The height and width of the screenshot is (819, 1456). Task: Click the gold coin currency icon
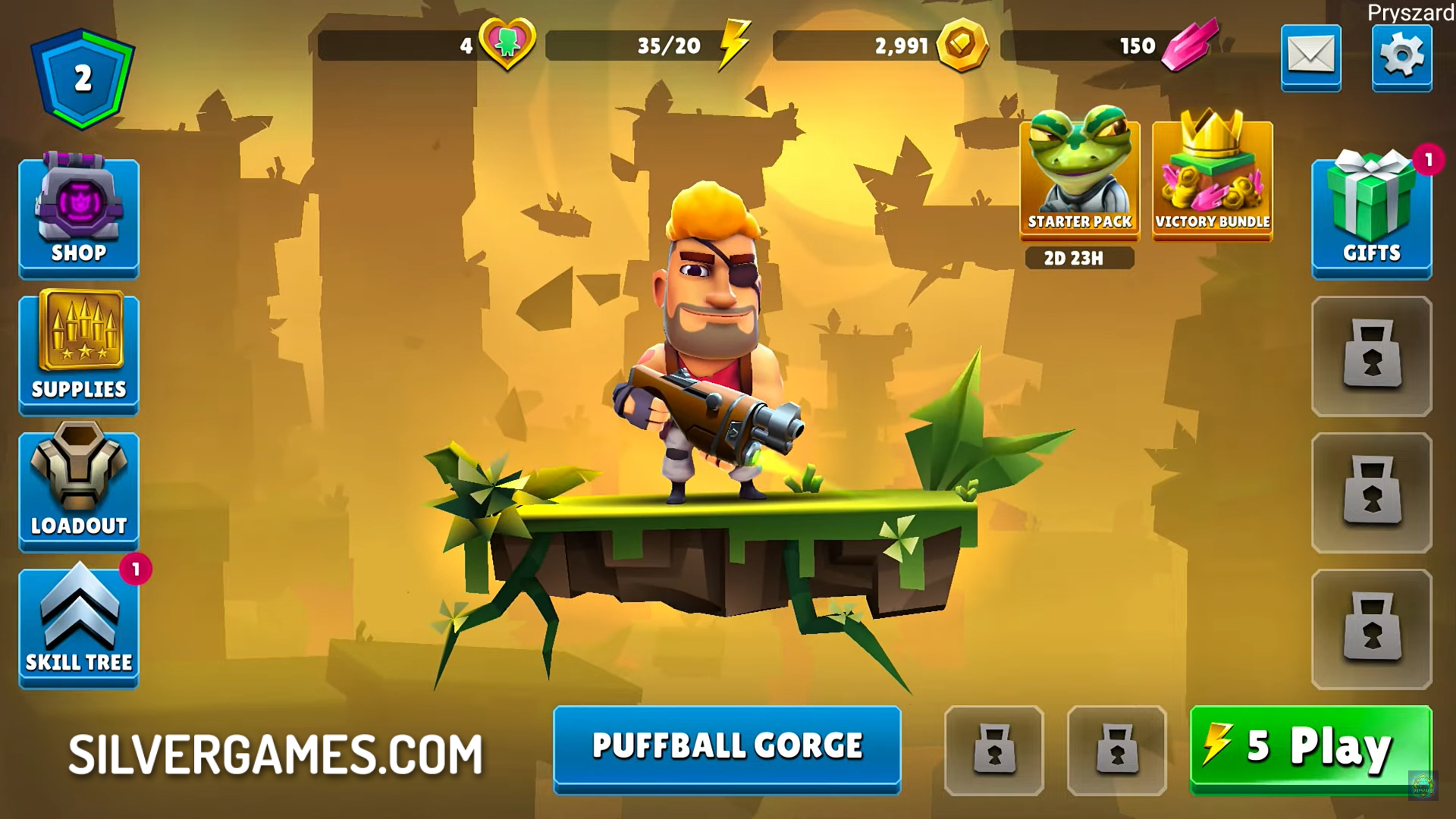tap(962, 45)
